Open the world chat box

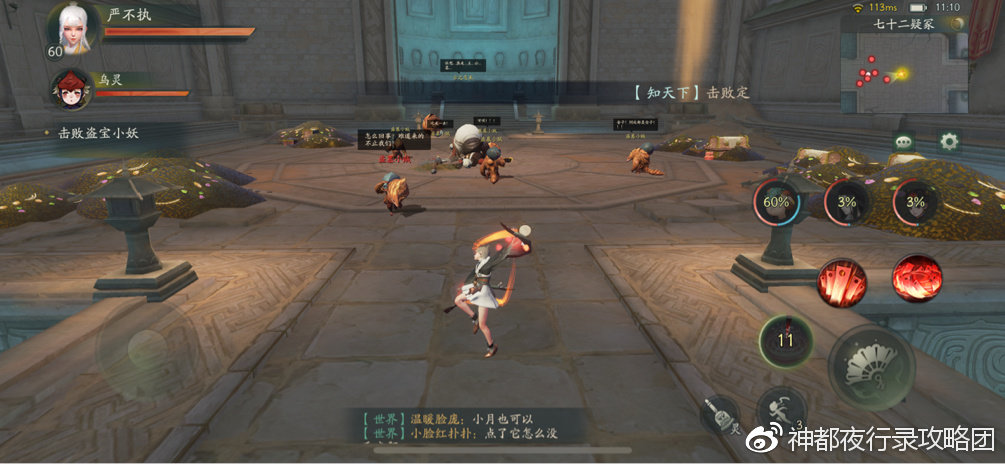pos(462,425)
